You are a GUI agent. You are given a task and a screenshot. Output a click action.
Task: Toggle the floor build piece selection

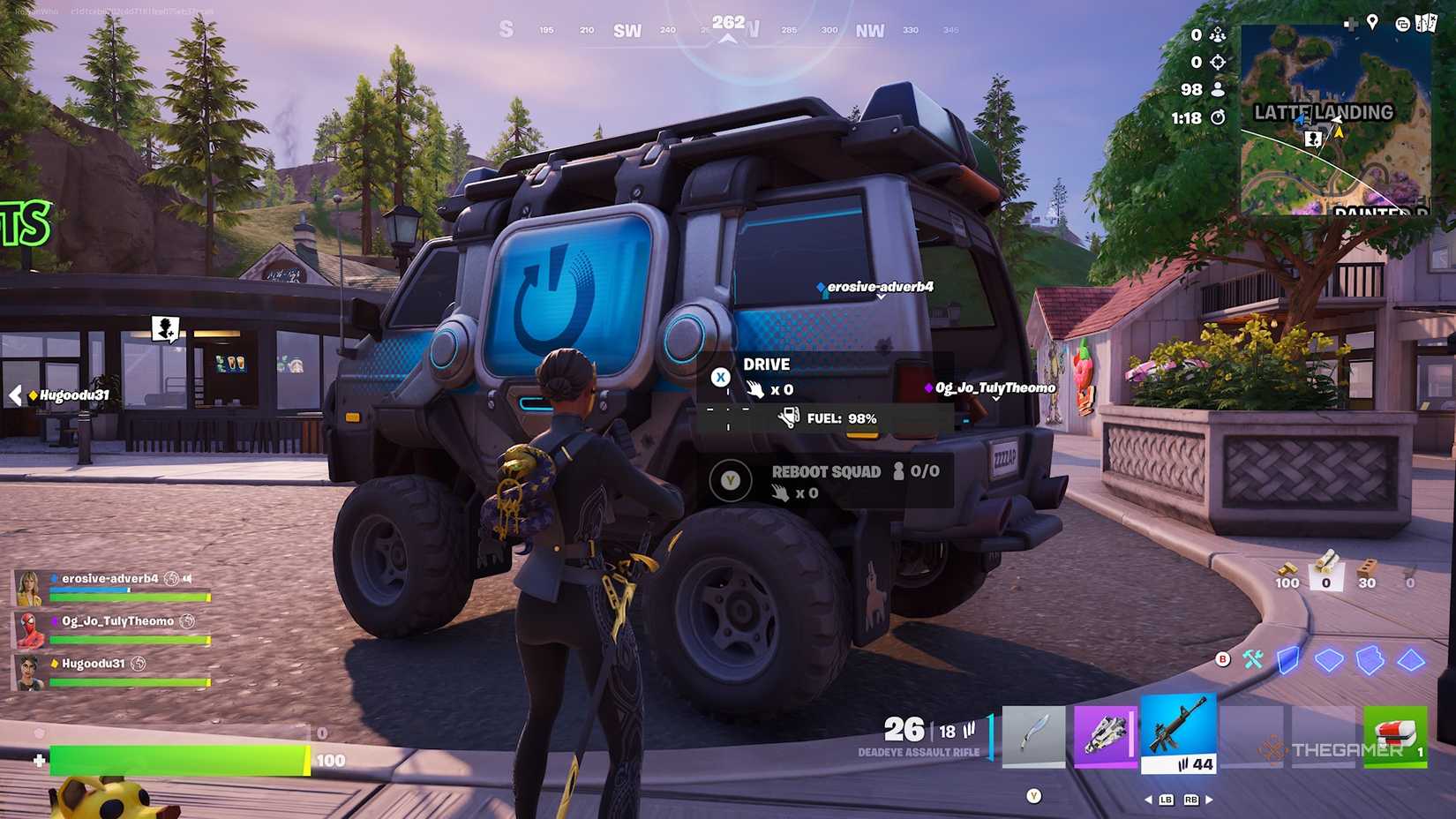click(x=1328, y=660)
